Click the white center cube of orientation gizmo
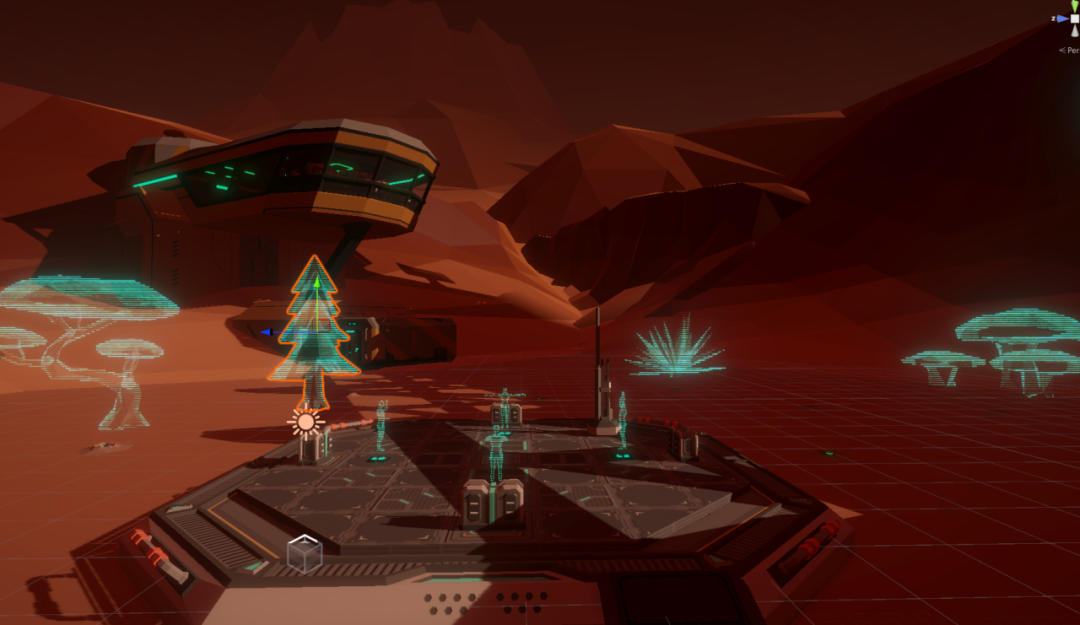The height and width of the screenshot is (625, 1080). click(1074, 18)
